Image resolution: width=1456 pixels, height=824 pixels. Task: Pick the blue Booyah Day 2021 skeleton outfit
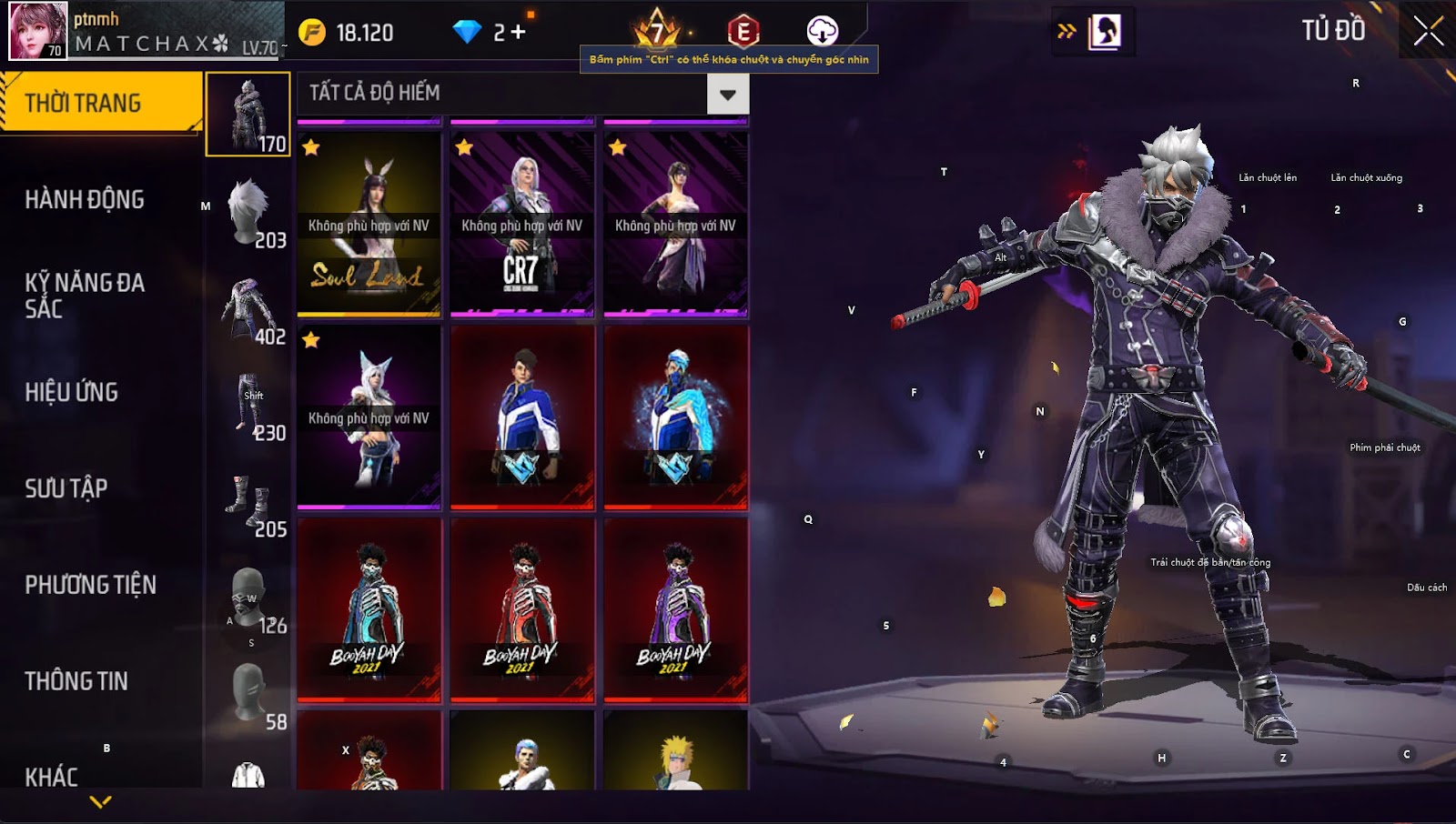369,609
